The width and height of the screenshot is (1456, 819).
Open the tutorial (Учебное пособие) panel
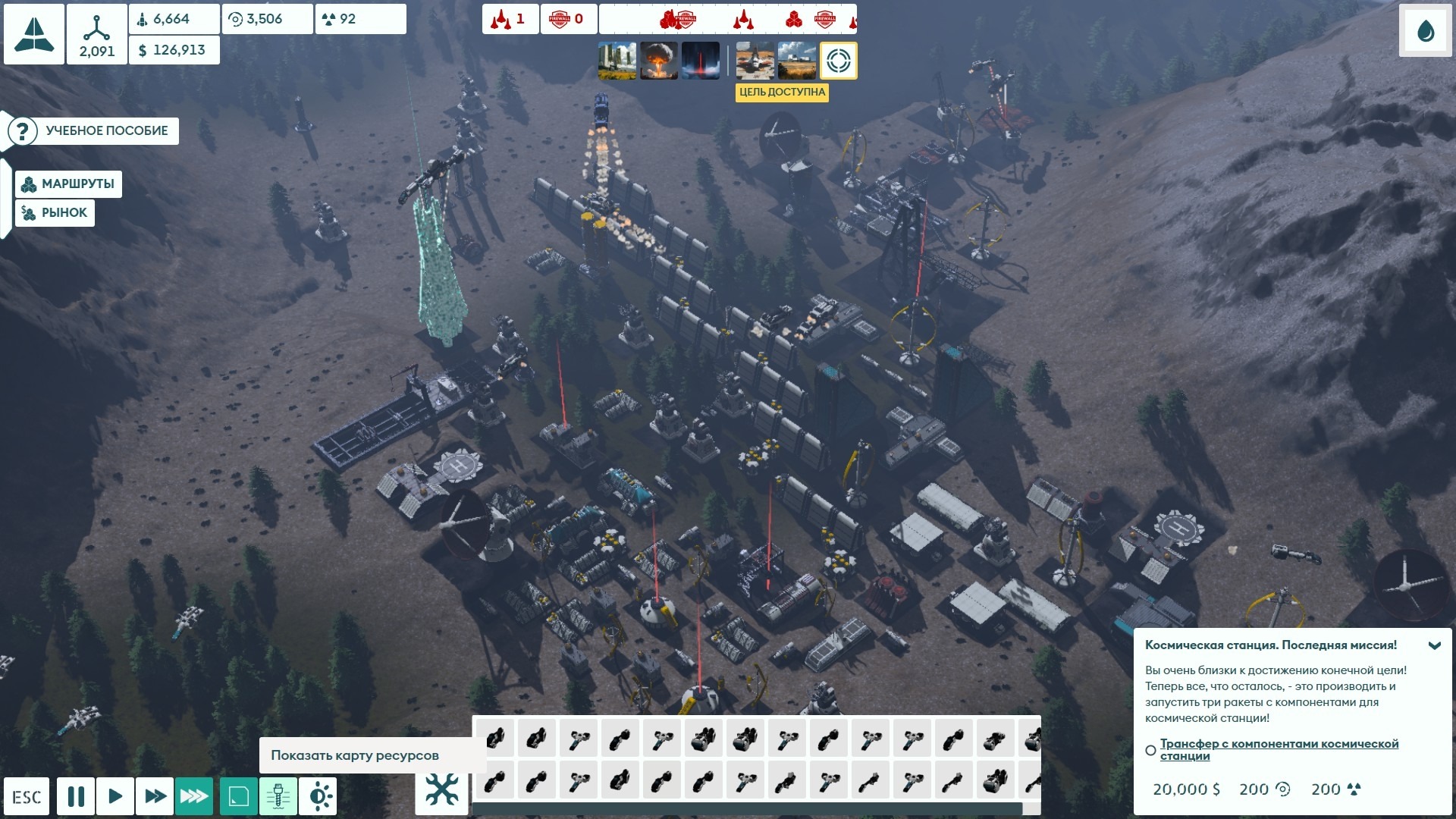[94, 130]
